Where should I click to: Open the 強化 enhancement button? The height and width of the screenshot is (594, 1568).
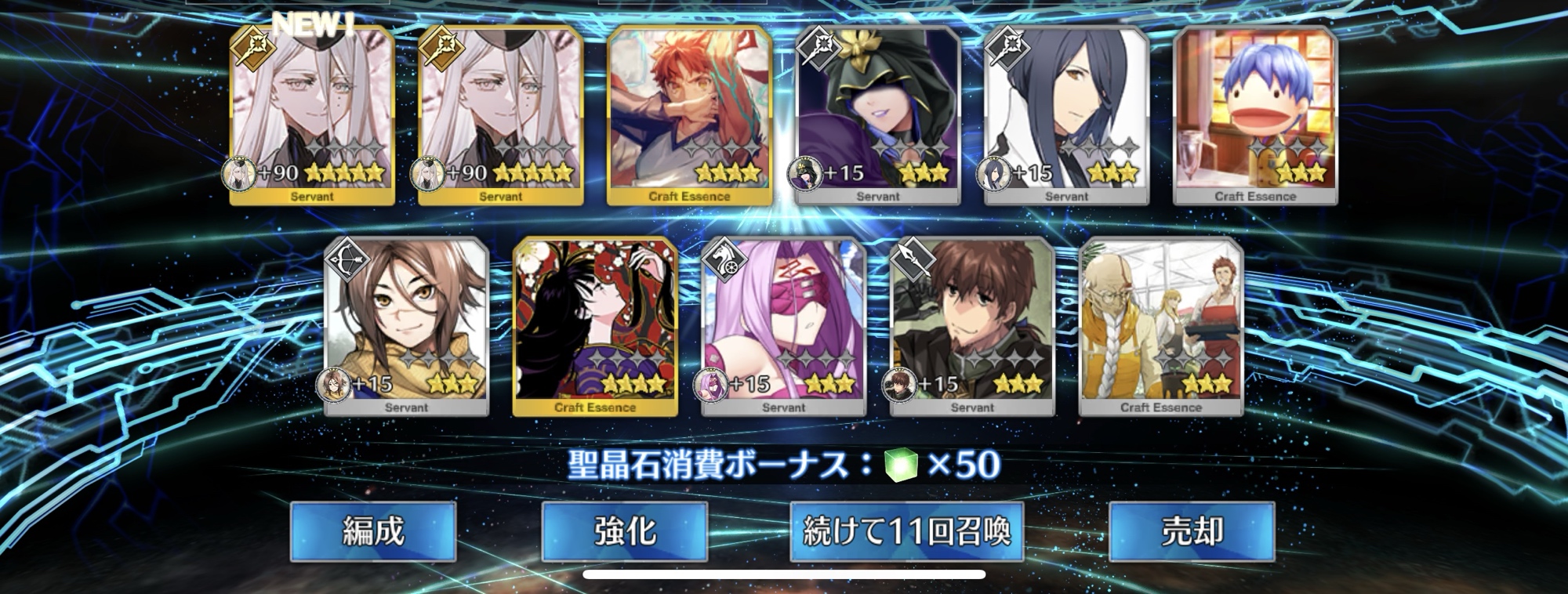tap(625, 532)
